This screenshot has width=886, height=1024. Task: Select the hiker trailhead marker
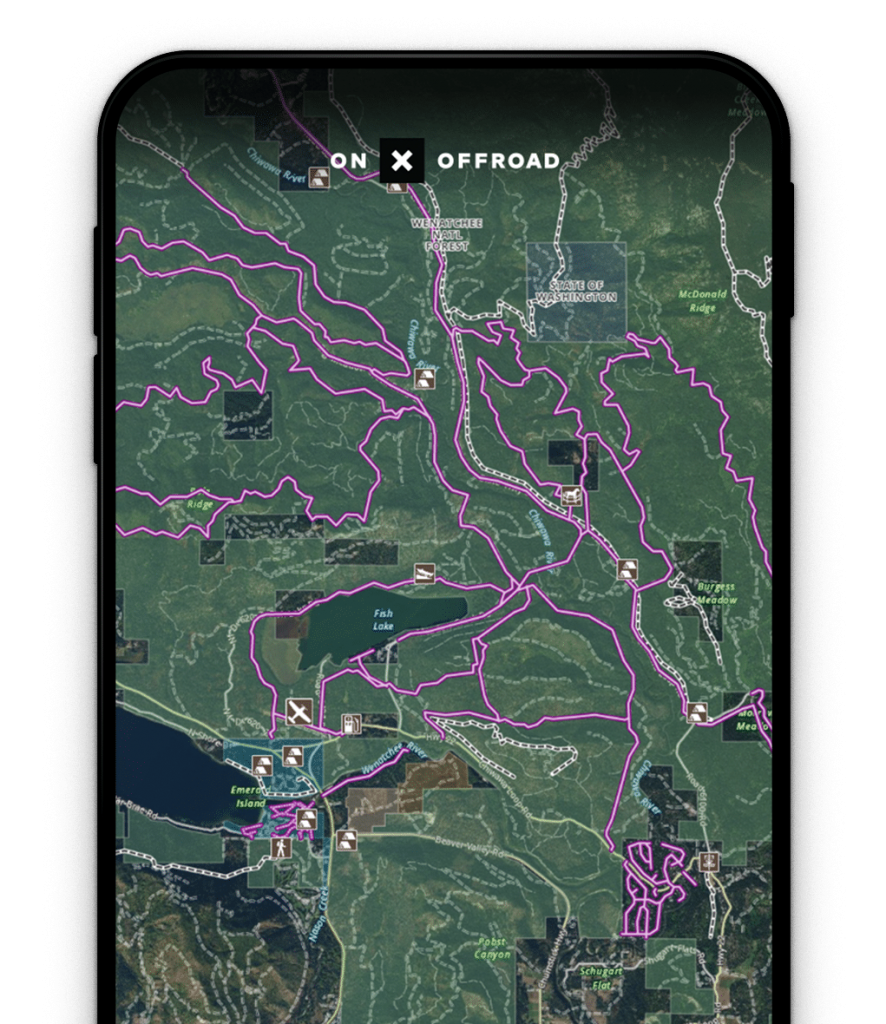point(280,848)
